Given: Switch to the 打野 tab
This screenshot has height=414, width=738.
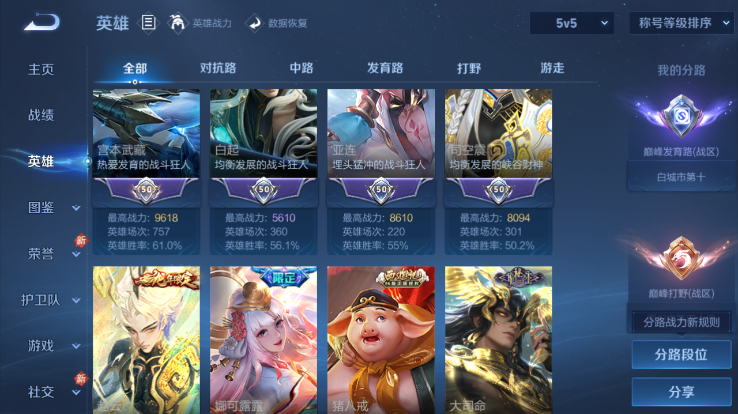Looking at the screenshot, I should click(x=469, y=69).
